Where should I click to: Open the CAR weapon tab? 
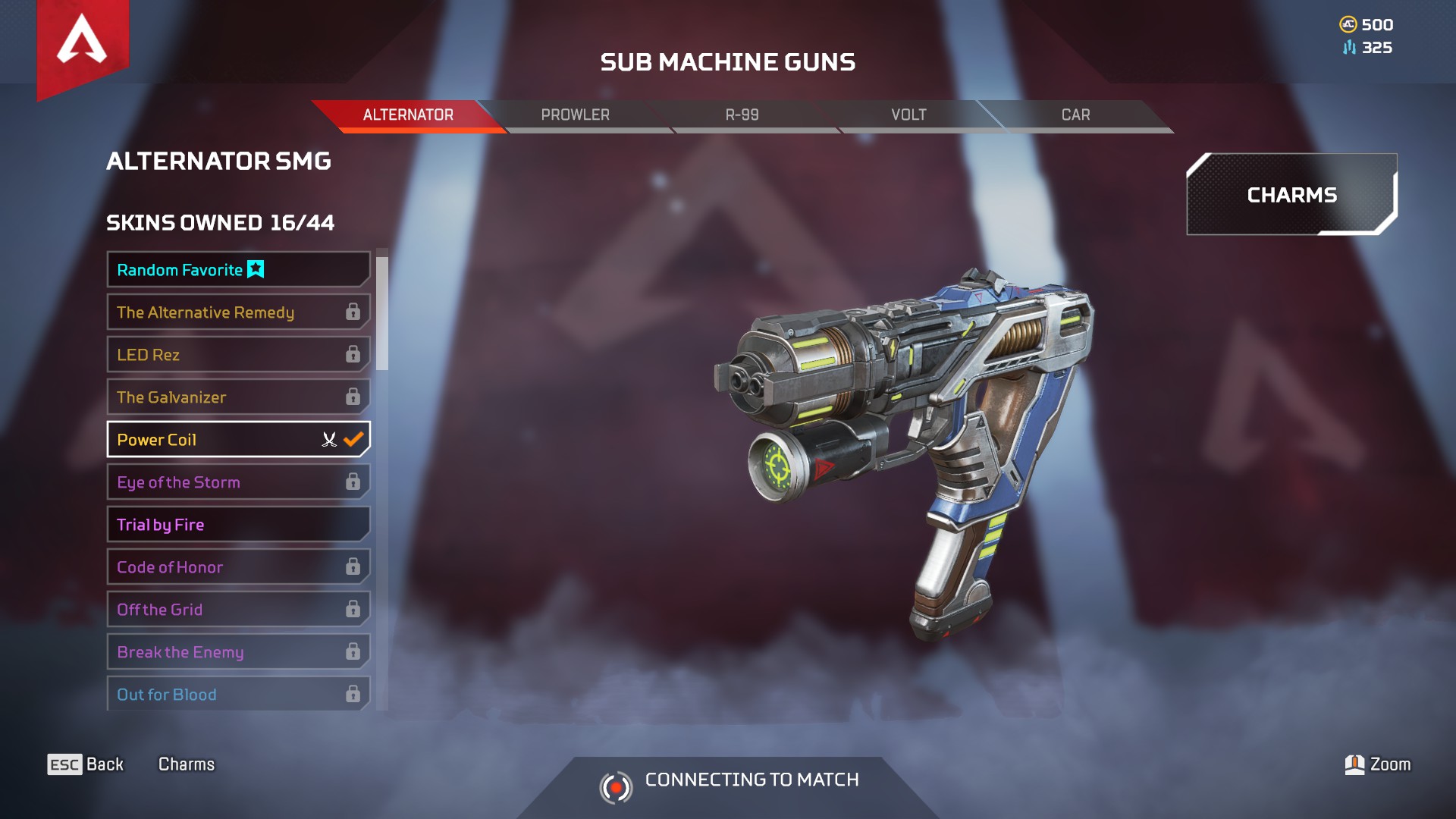1075,115
